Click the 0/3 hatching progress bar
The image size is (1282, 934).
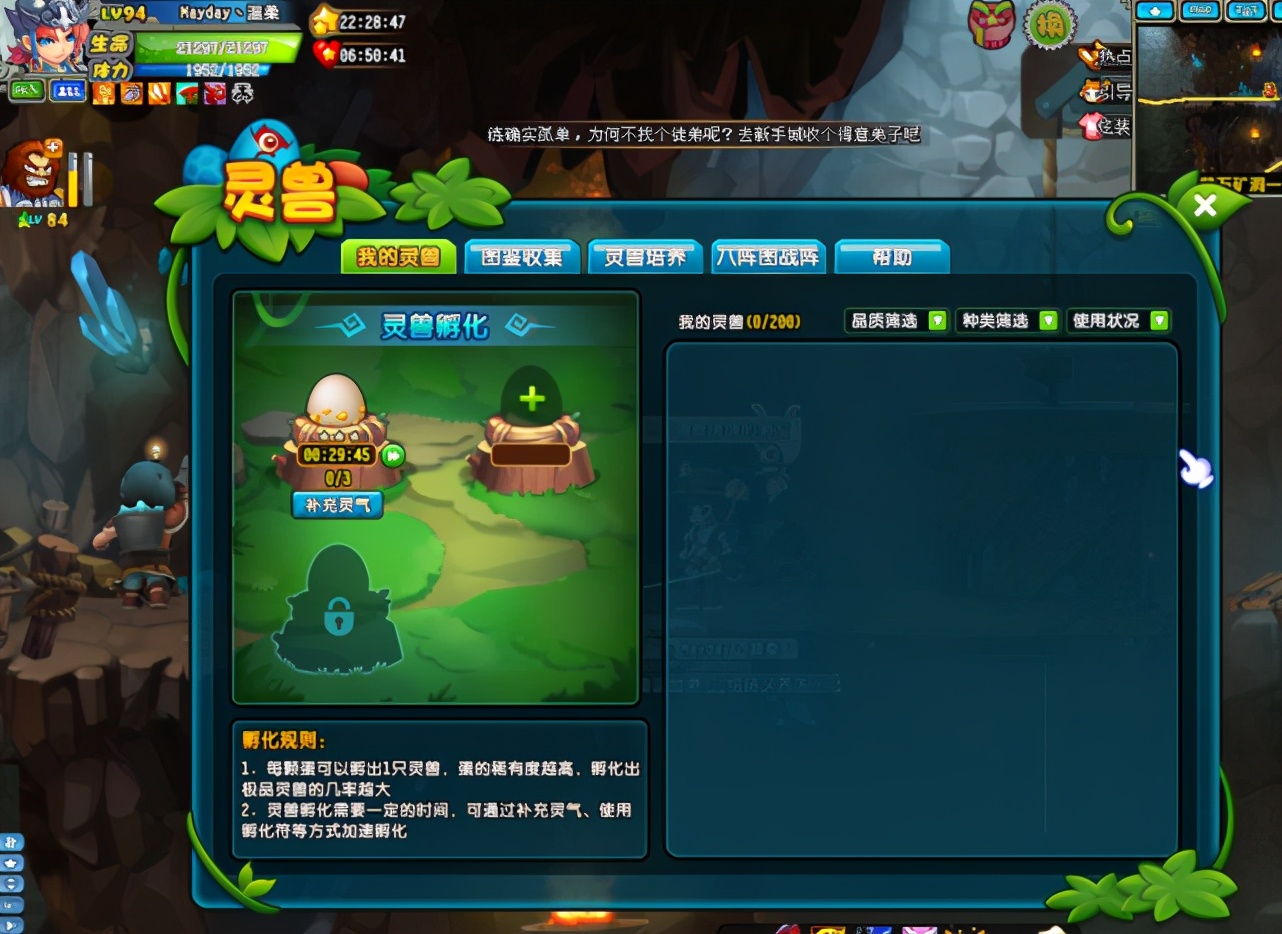pos(340,476)
